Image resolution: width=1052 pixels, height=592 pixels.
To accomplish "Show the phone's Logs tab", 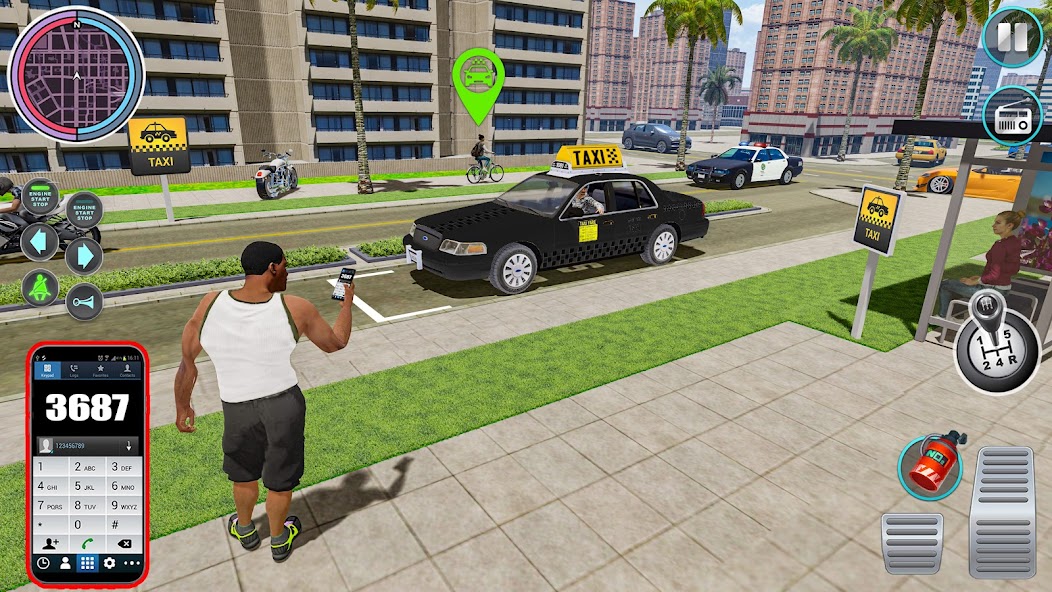I will pos(73,371).
